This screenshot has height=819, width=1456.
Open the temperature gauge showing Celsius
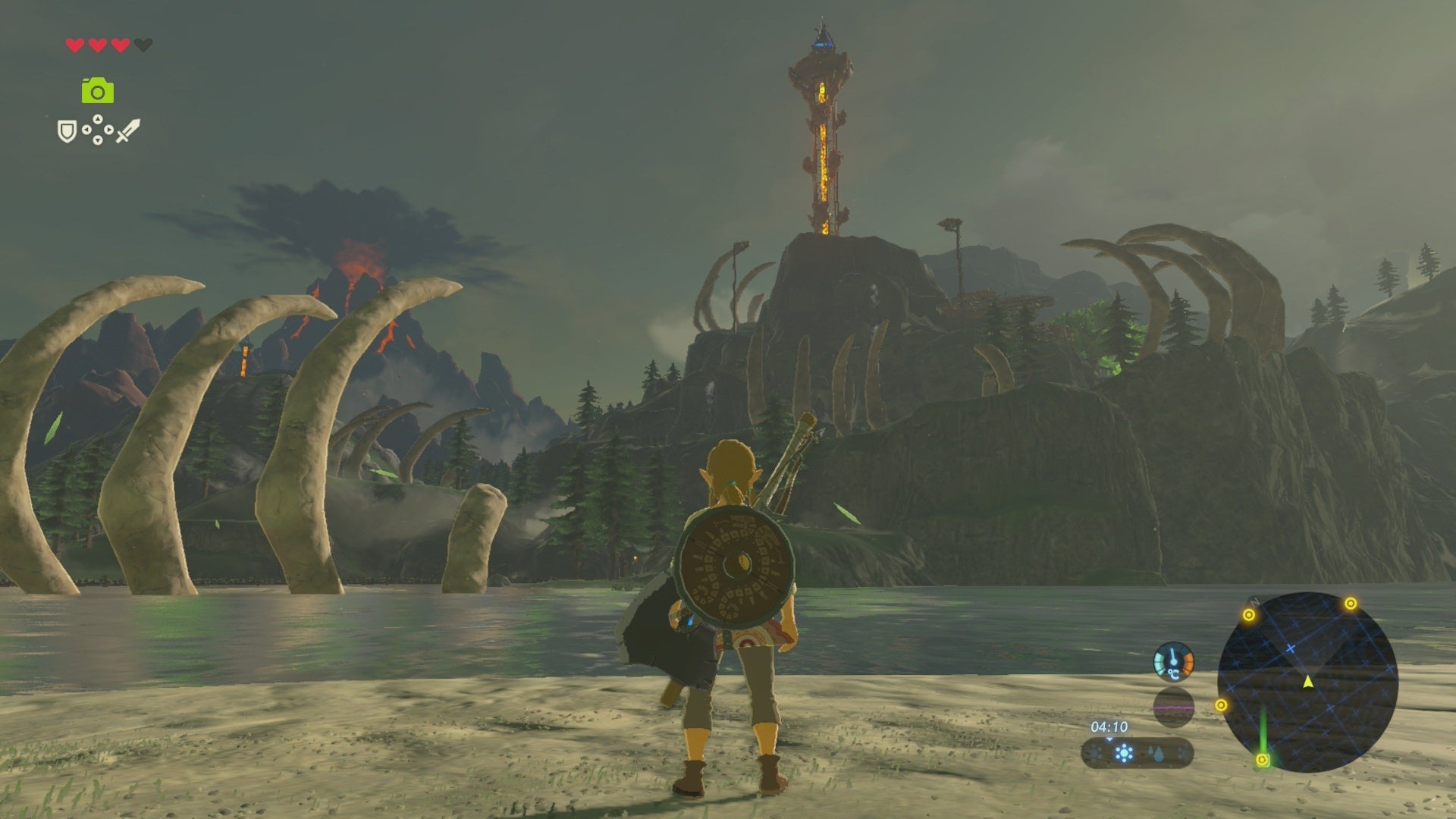pyautogui.click(x=1173, y=661)
